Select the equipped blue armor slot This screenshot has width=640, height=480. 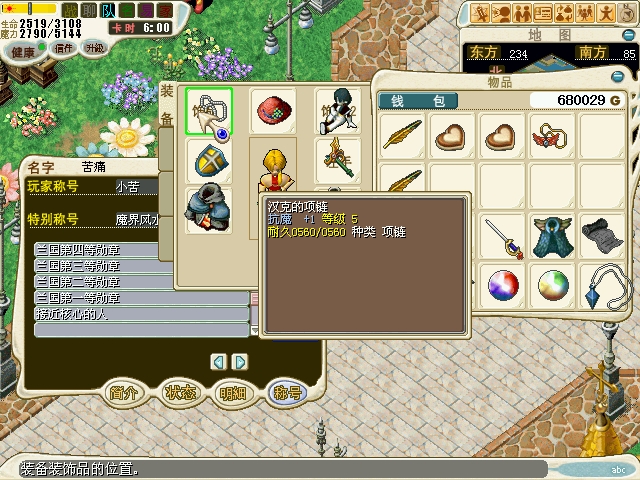coord(209,207)
